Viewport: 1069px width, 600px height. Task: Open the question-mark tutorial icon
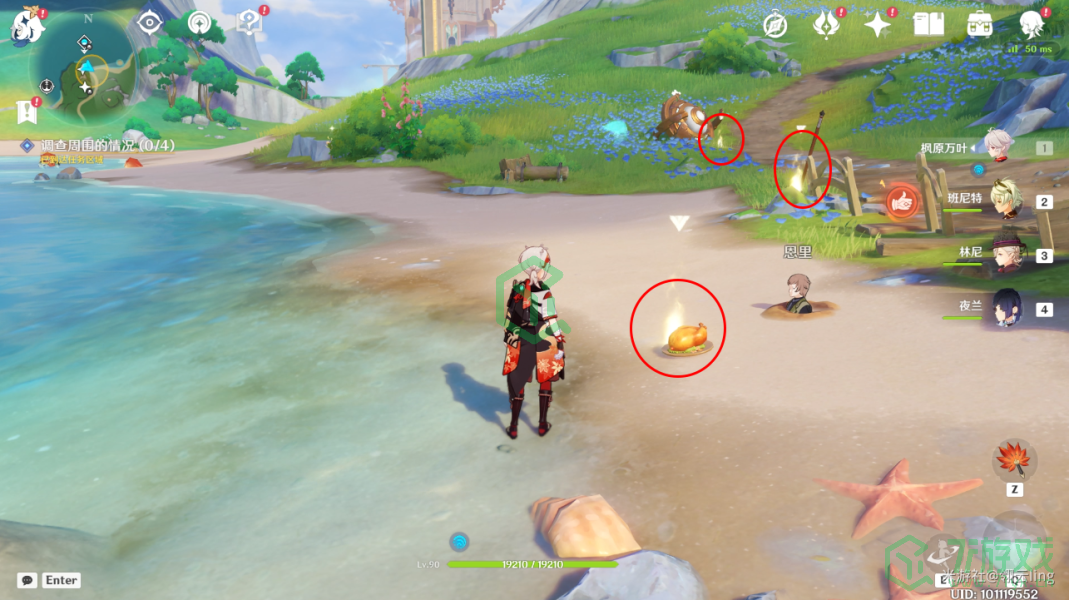point(248,22)
